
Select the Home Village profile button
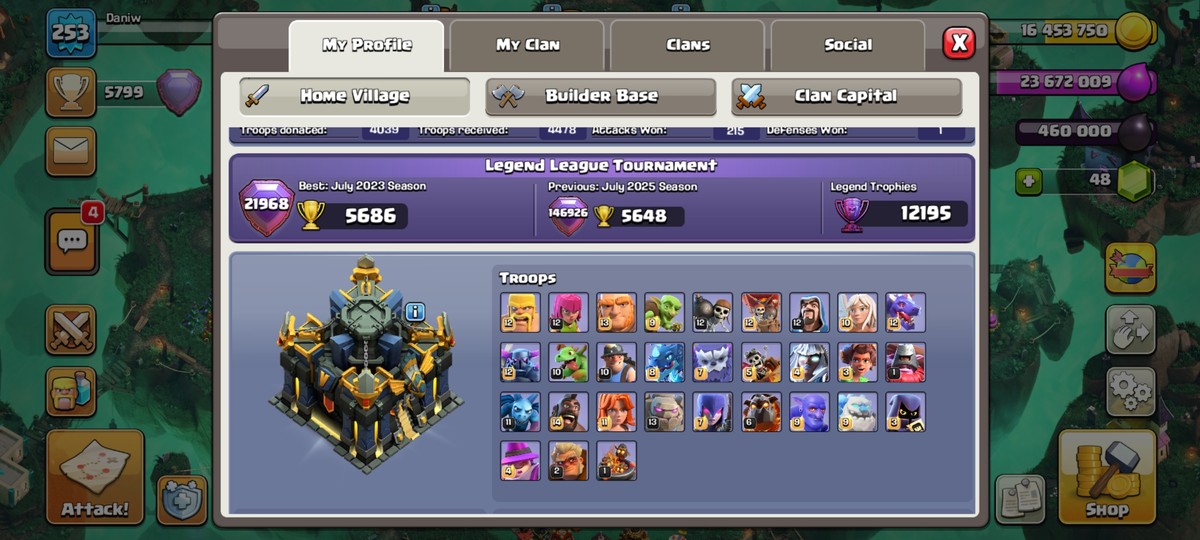(x=355, y=97)
